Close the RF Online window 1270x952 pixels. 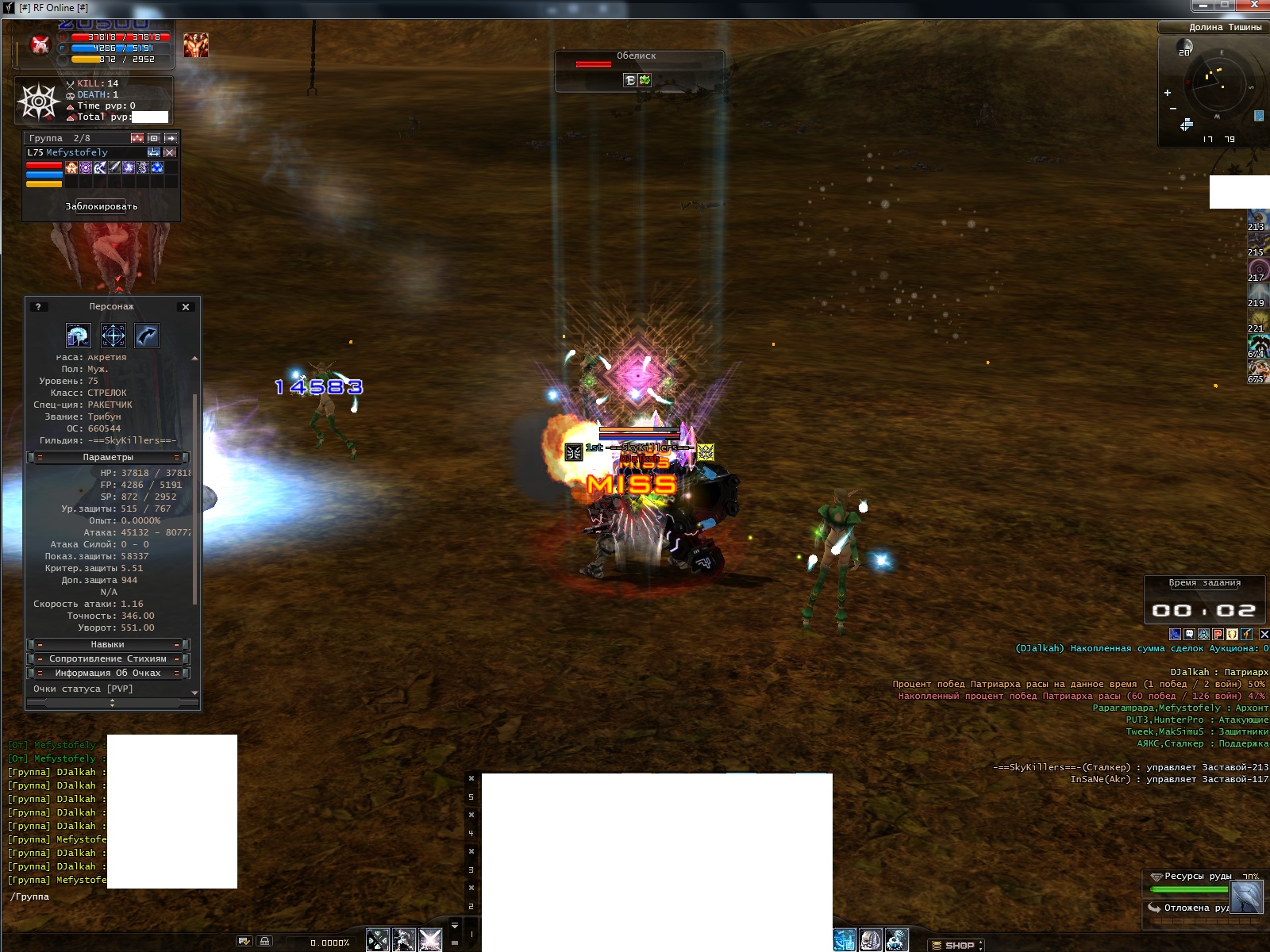click(1255, 6)
